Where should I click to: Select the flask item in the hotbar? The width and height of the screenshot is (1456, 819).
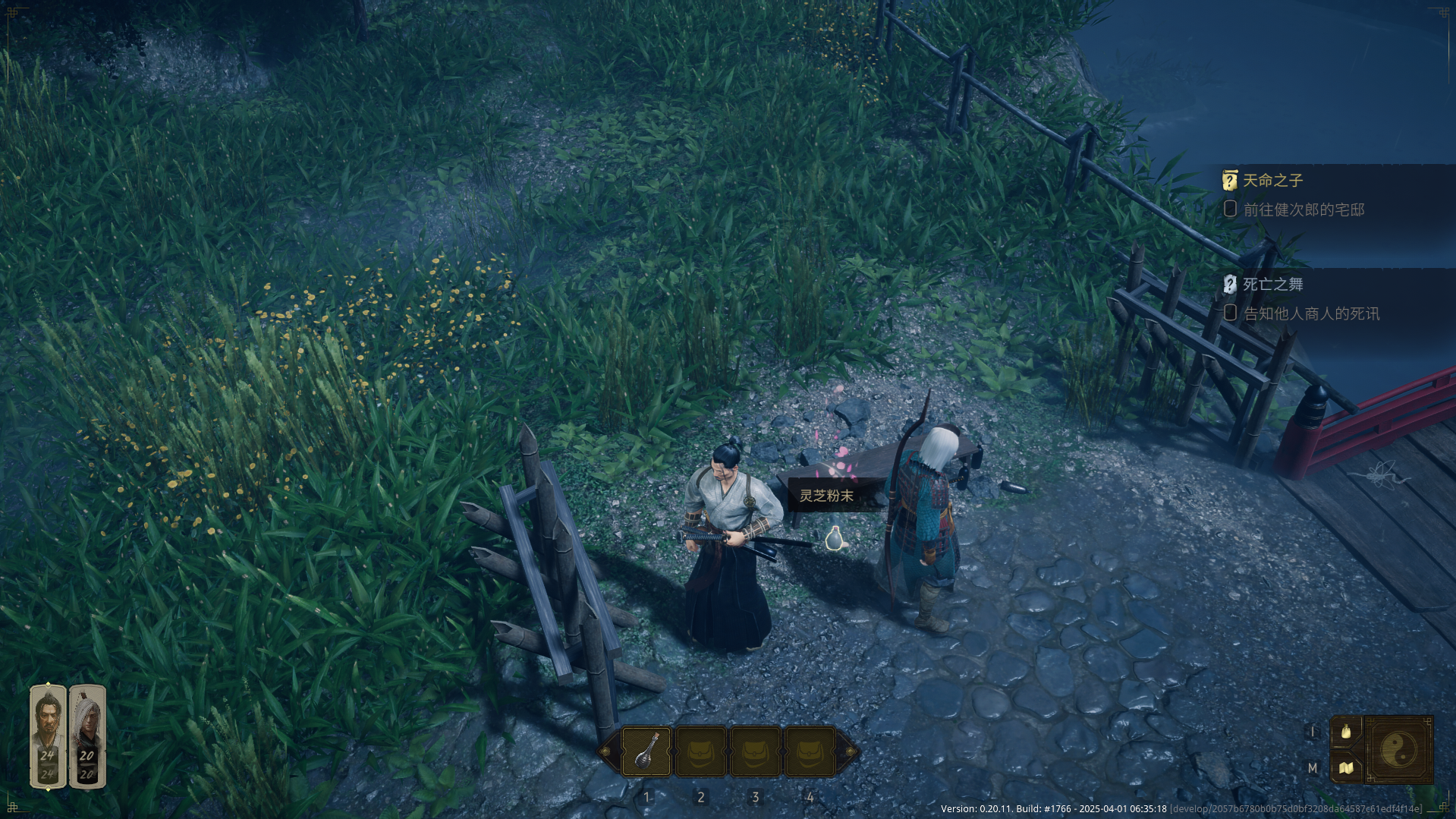pyautogui.click(x=646, y=751)
